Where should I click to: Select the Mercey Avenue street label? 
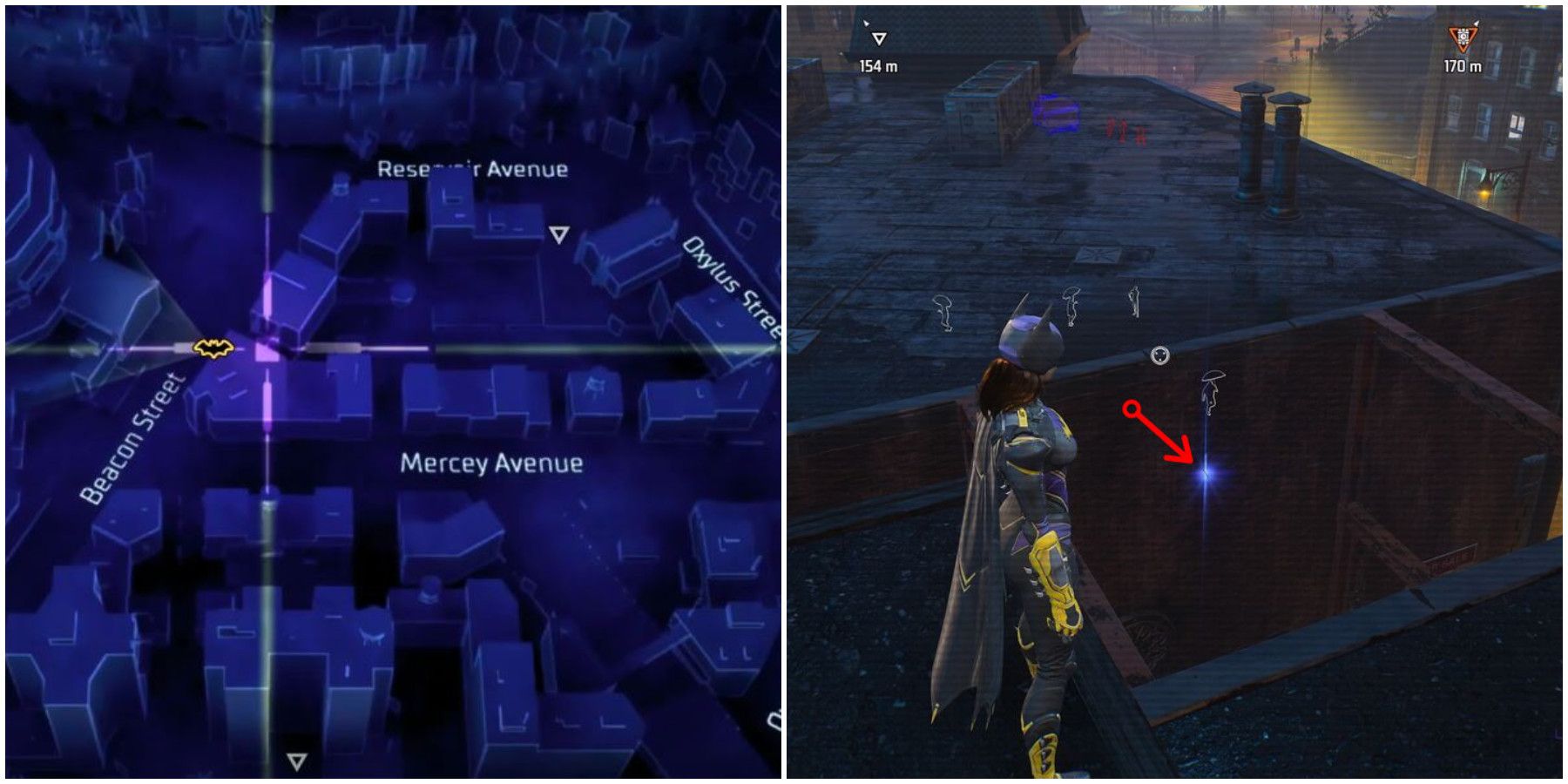[x=493, y=463]
